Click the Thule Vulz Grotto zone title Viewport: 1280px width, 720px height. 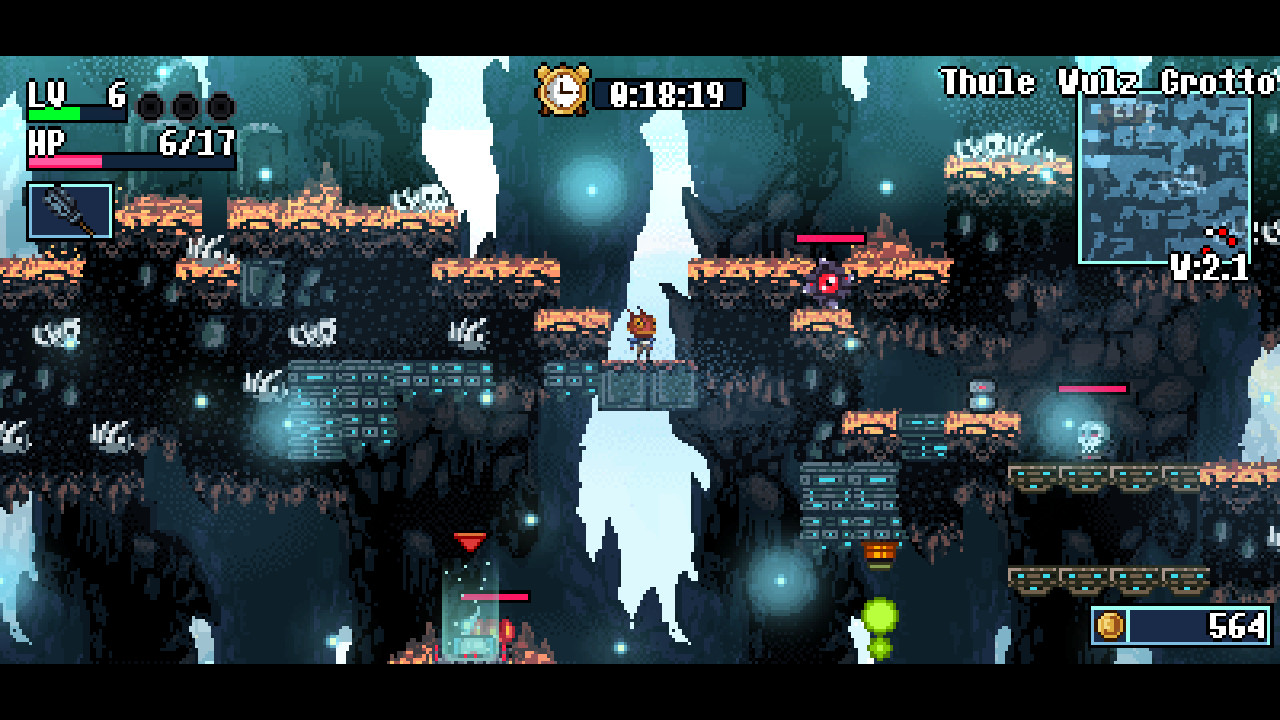click(1104, 83)
